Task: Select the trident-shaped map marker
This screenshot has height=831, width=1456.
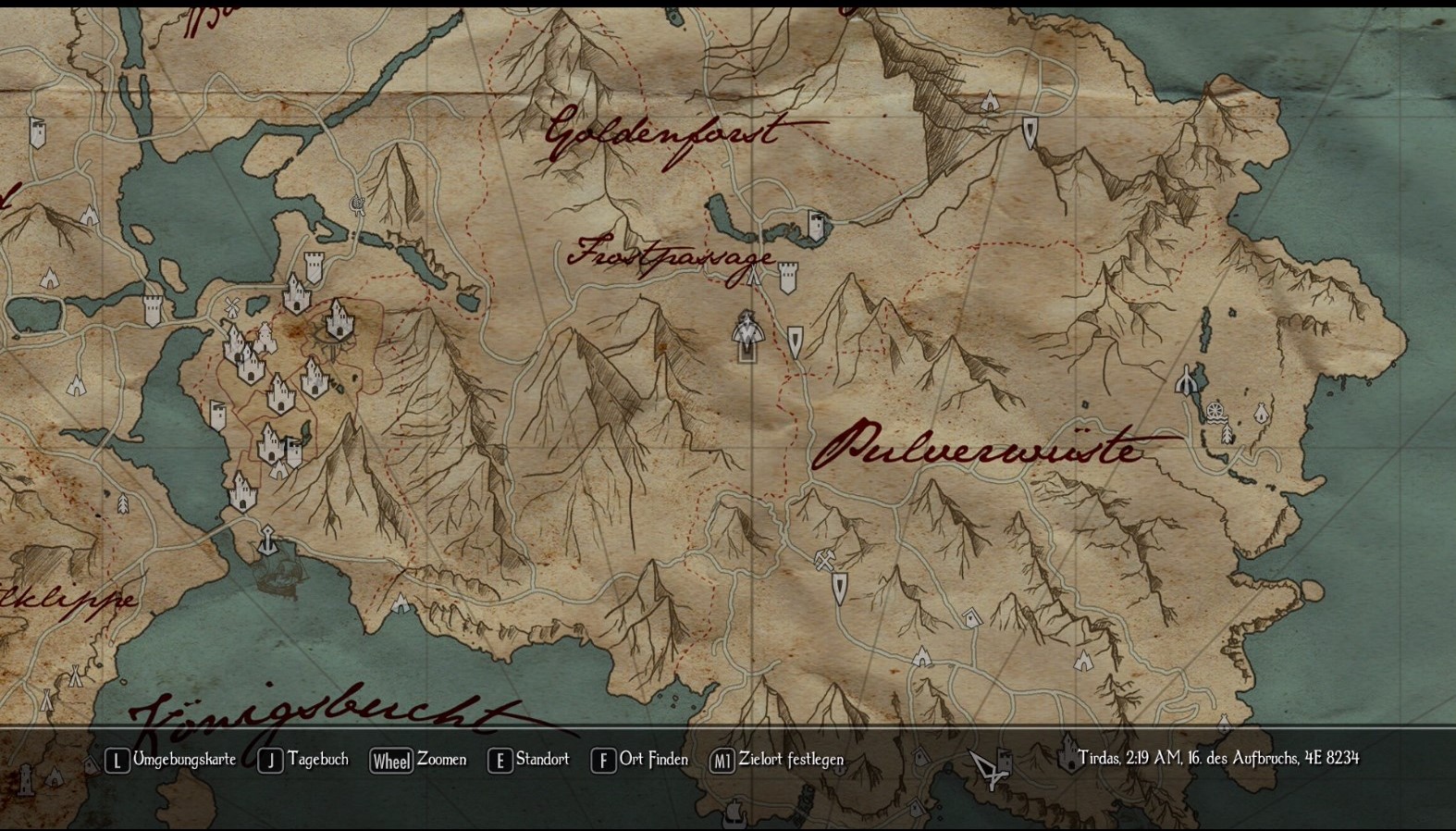Action: [1187, 379]
